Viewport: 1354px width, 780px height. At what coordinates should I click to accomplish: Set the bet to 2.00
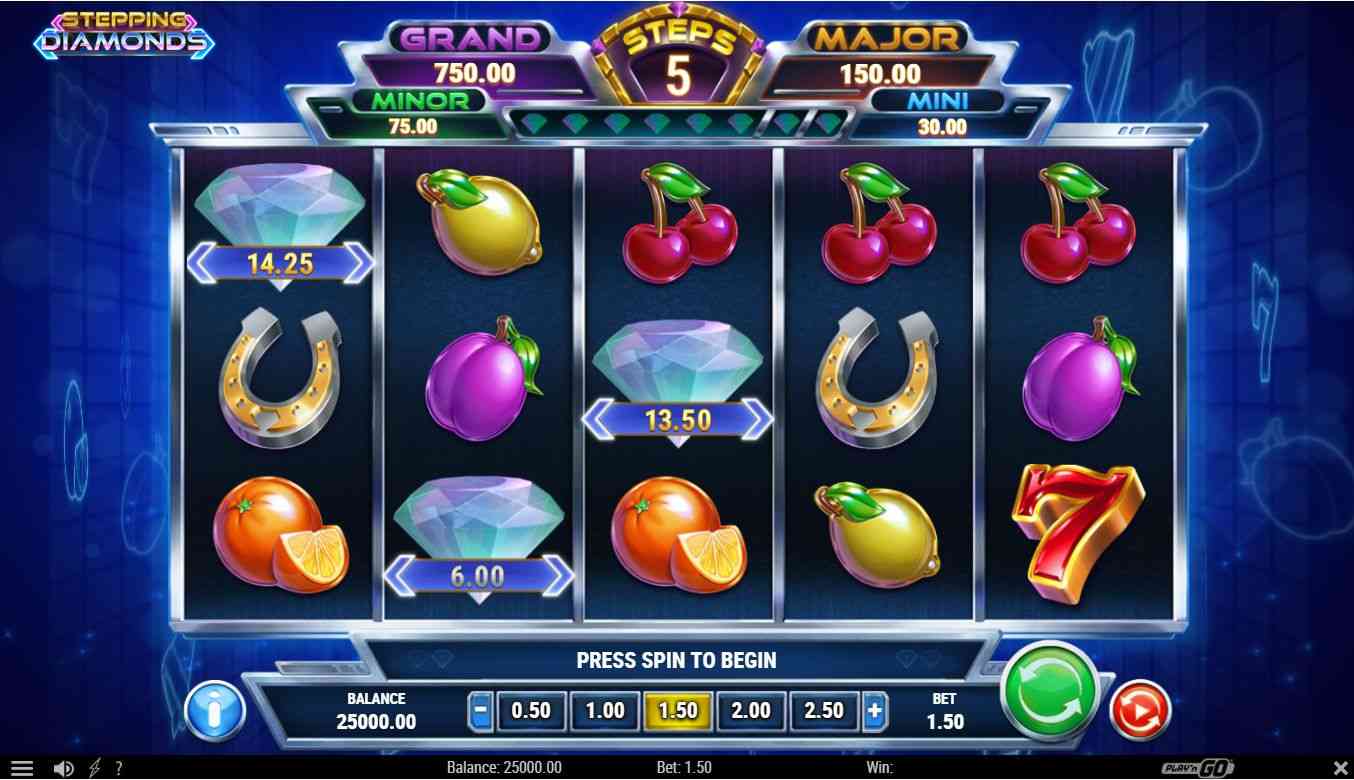pyautogui.click(x=751, y=711)
